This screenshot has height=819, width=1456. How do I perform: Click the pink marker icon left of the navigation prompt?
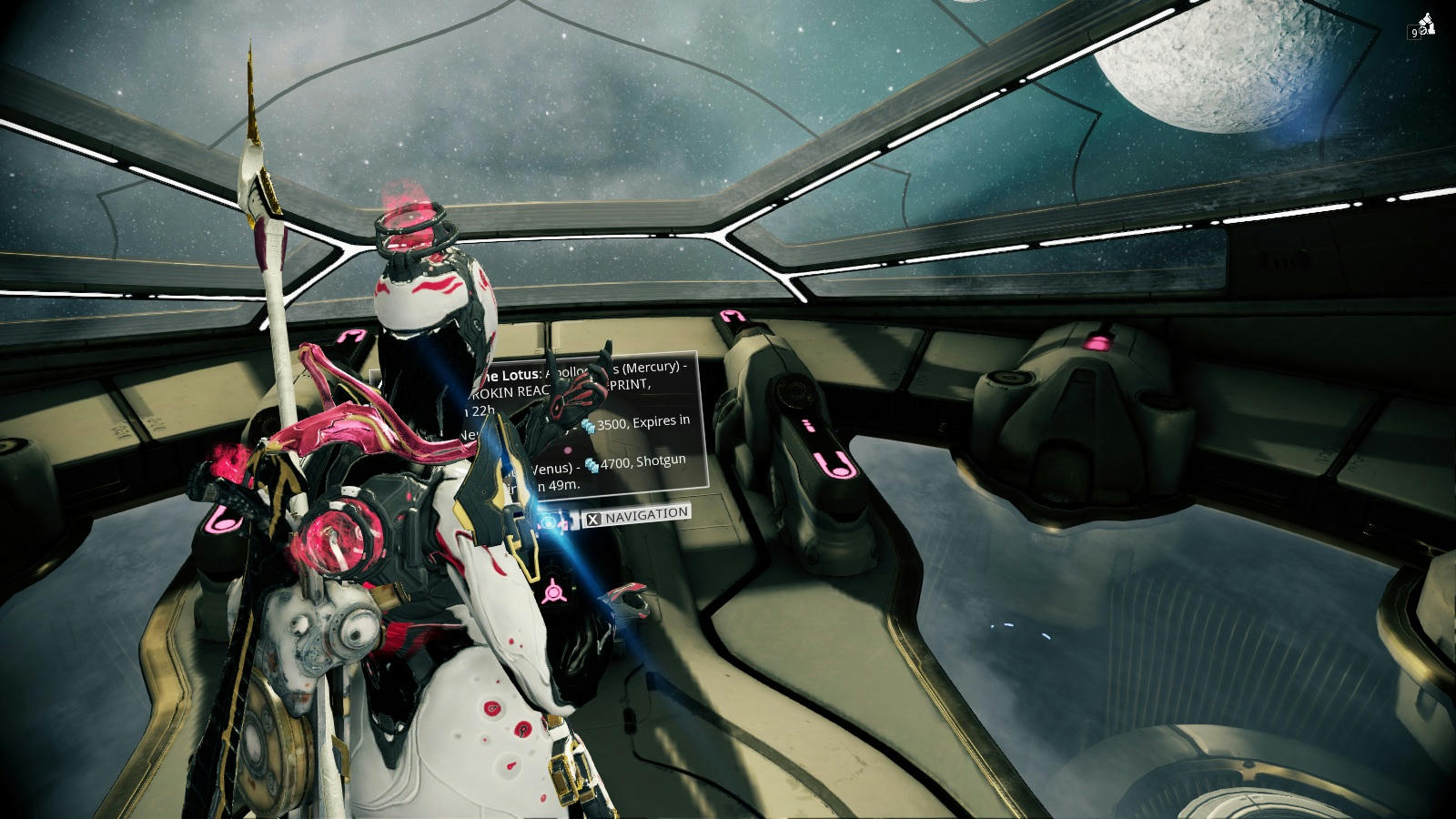561,525
